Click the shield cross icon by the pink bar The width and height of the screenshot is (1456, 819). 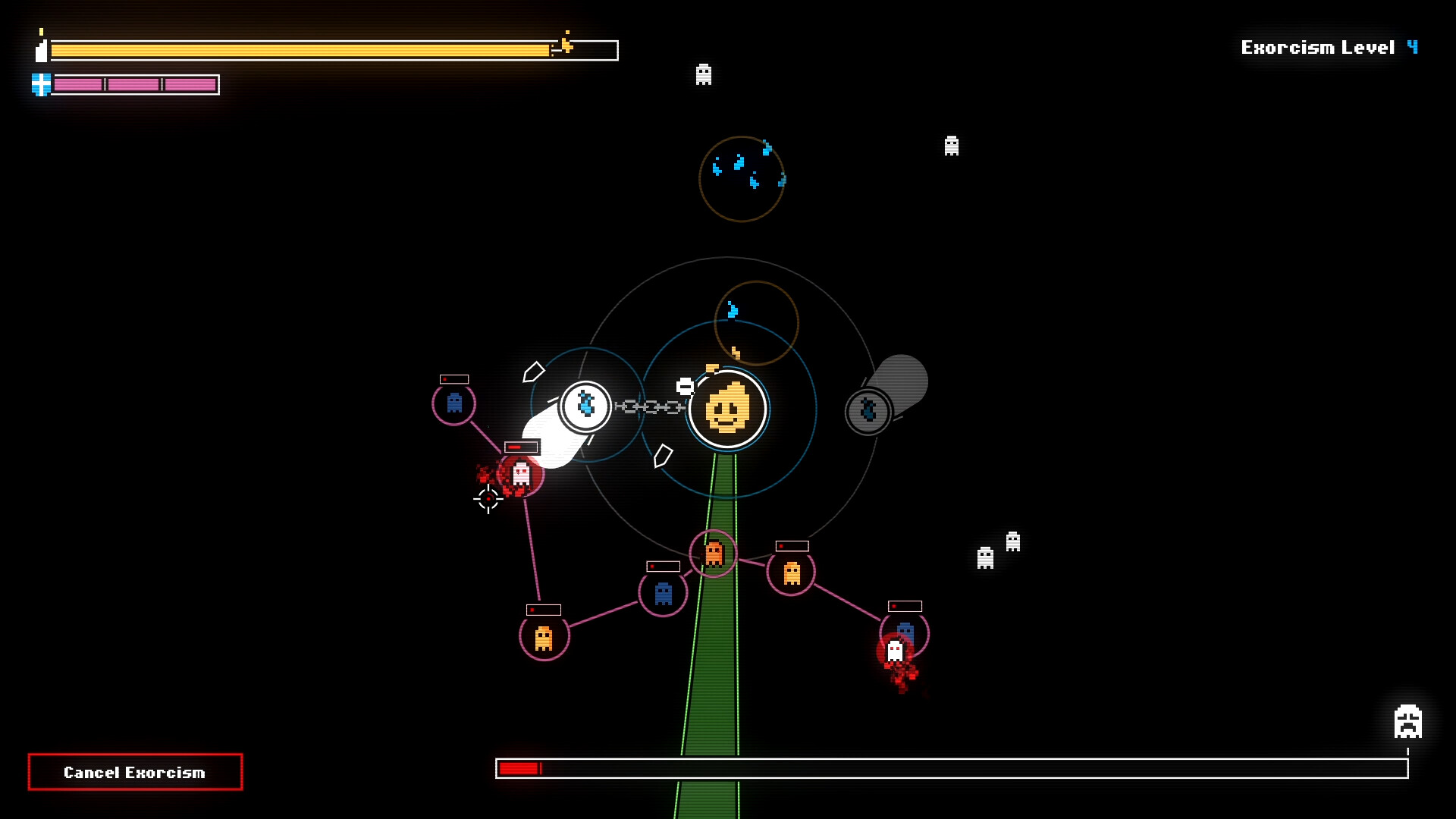click(x=39, y=85)
